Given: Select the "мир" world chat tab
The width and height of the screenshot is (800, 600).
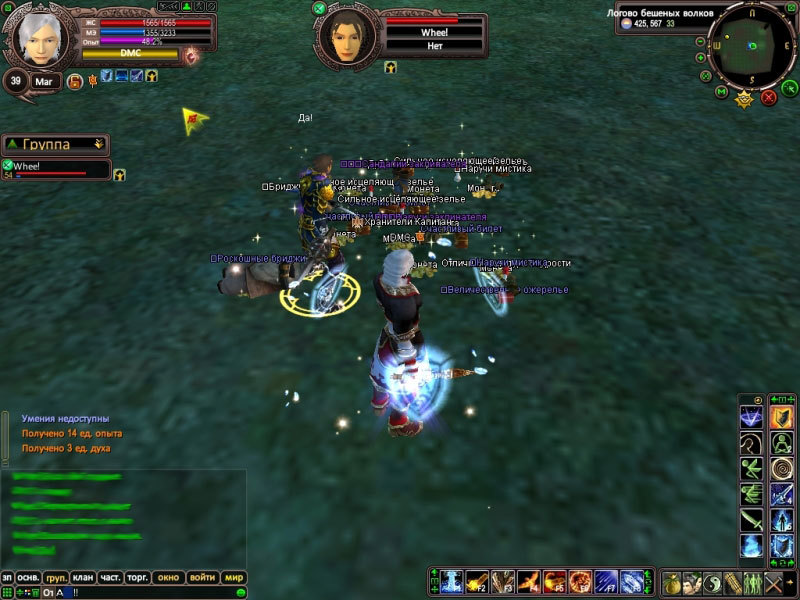Looking at the screenshot, I should point(233,578).
